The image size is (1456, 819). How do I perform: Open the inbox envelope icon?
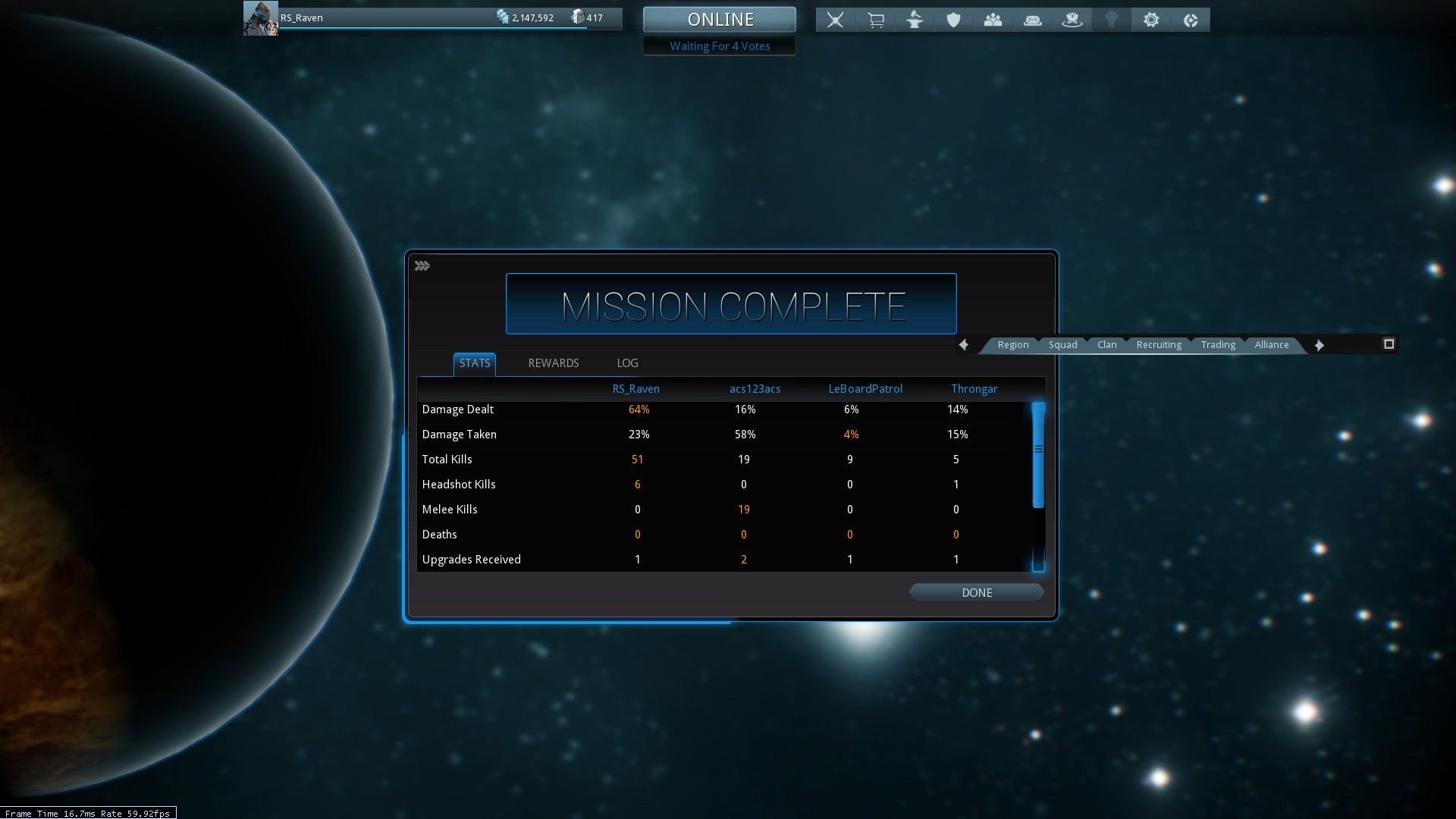tap(1032, 20)
